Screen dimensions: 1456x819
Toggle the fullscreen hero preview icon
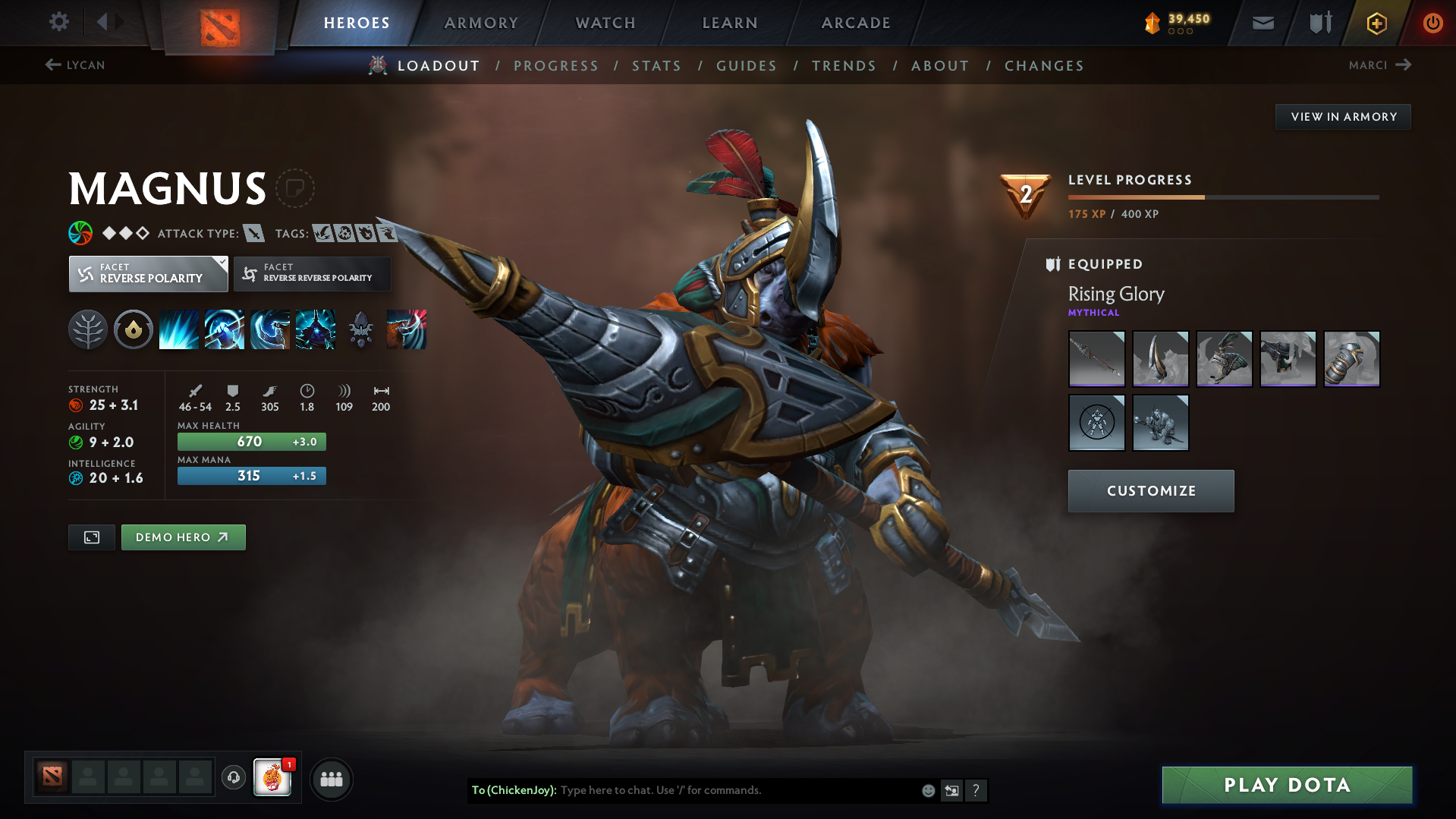point(91,537)
